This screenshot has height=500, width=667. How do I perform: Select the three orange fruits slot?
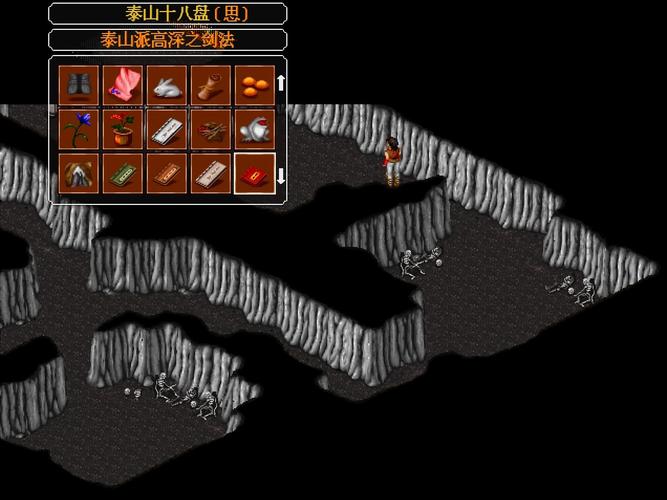point(253,84)
